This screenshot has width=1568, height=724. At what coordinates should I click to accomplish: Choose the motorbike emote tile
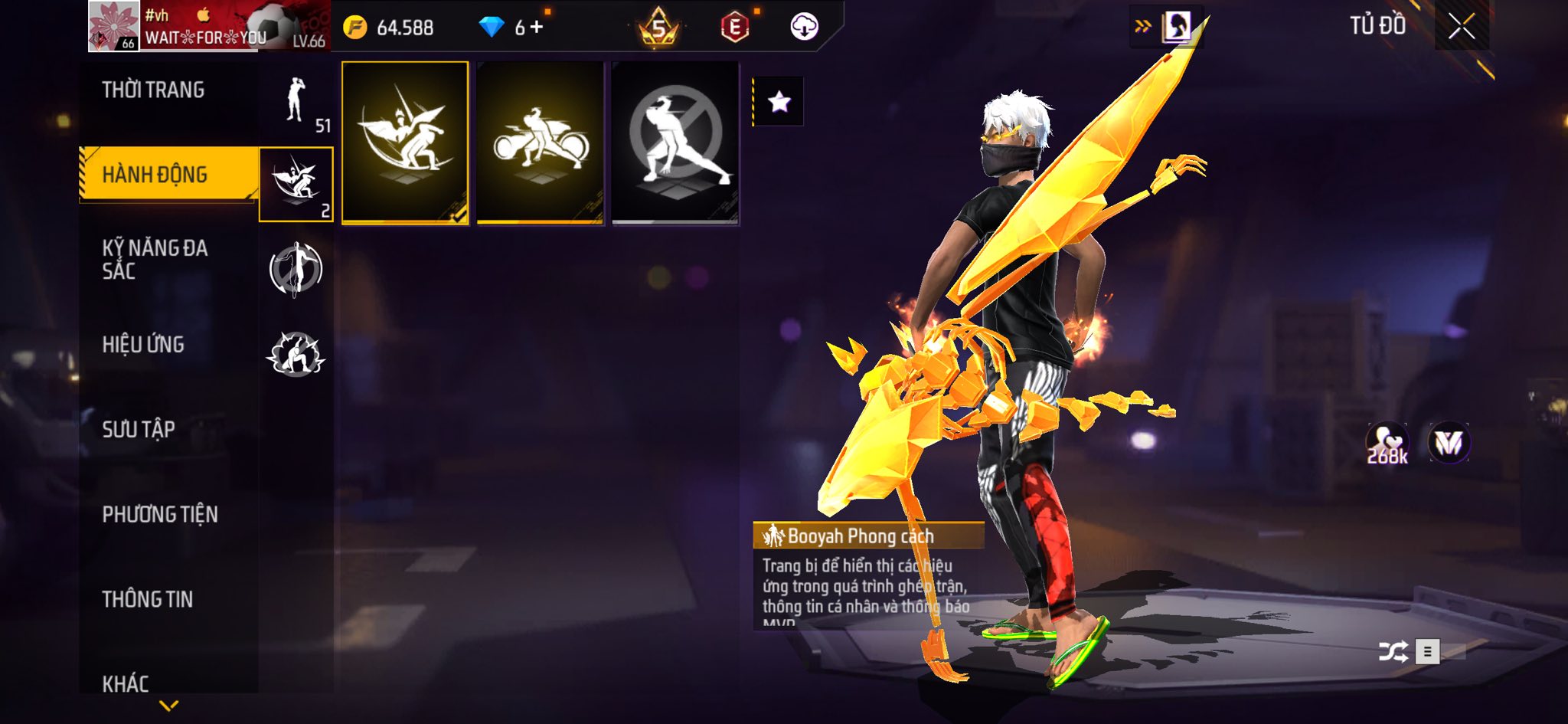540,143
